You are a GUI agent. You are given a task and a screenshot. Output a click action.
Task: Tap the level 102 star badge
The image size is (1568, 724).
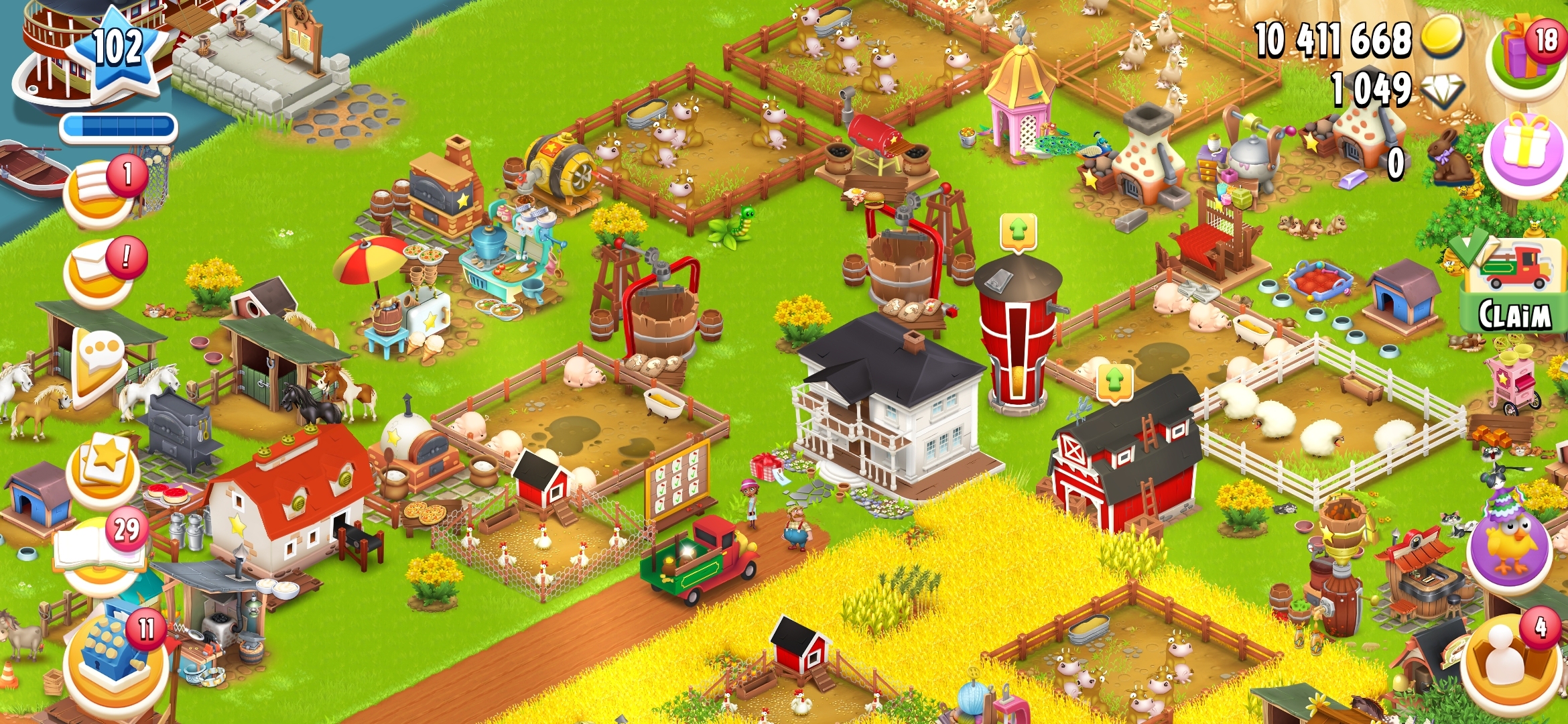[119, 50]
